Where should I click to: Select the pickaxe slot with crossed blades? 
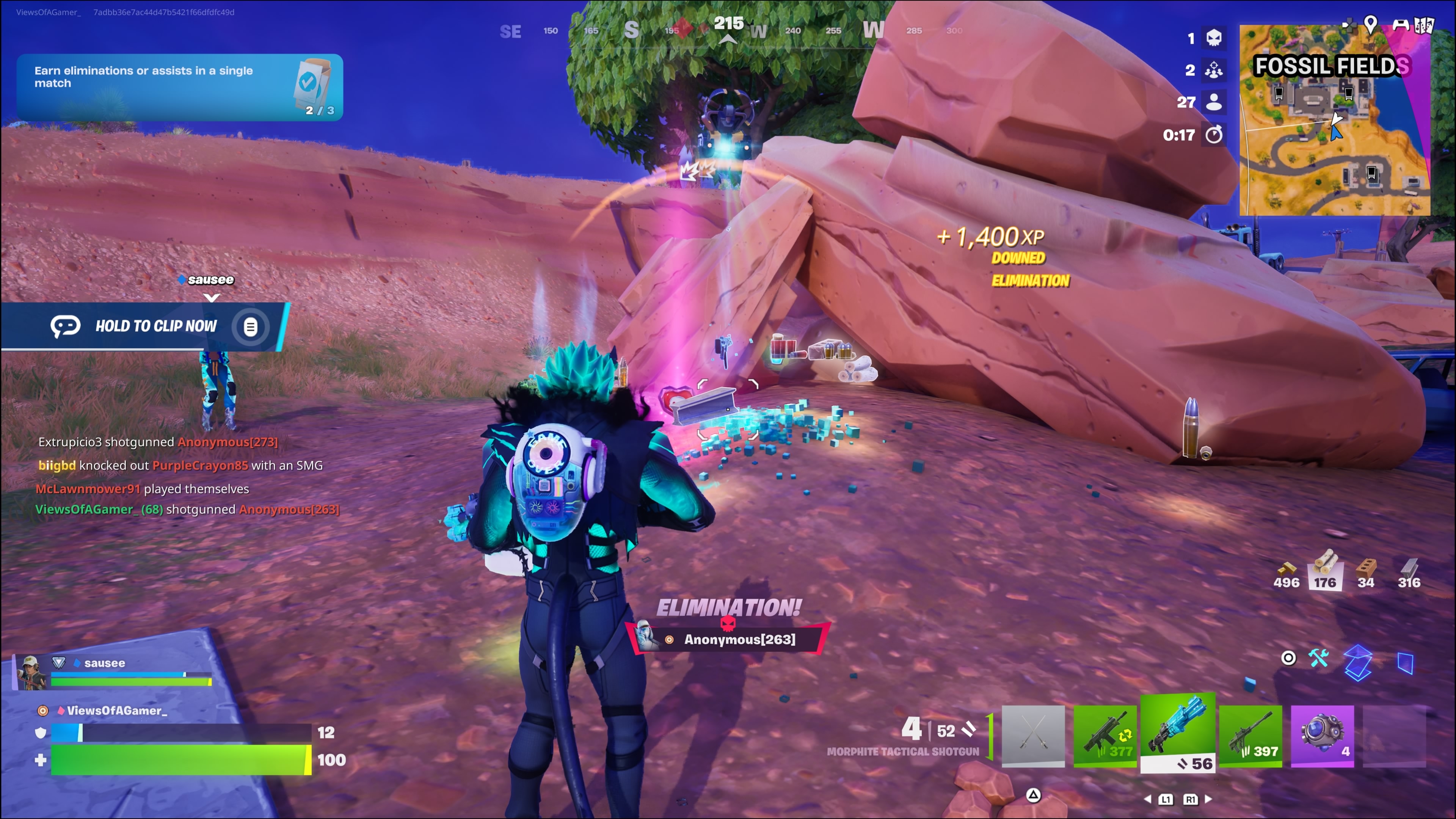(x=1032, y=736)
